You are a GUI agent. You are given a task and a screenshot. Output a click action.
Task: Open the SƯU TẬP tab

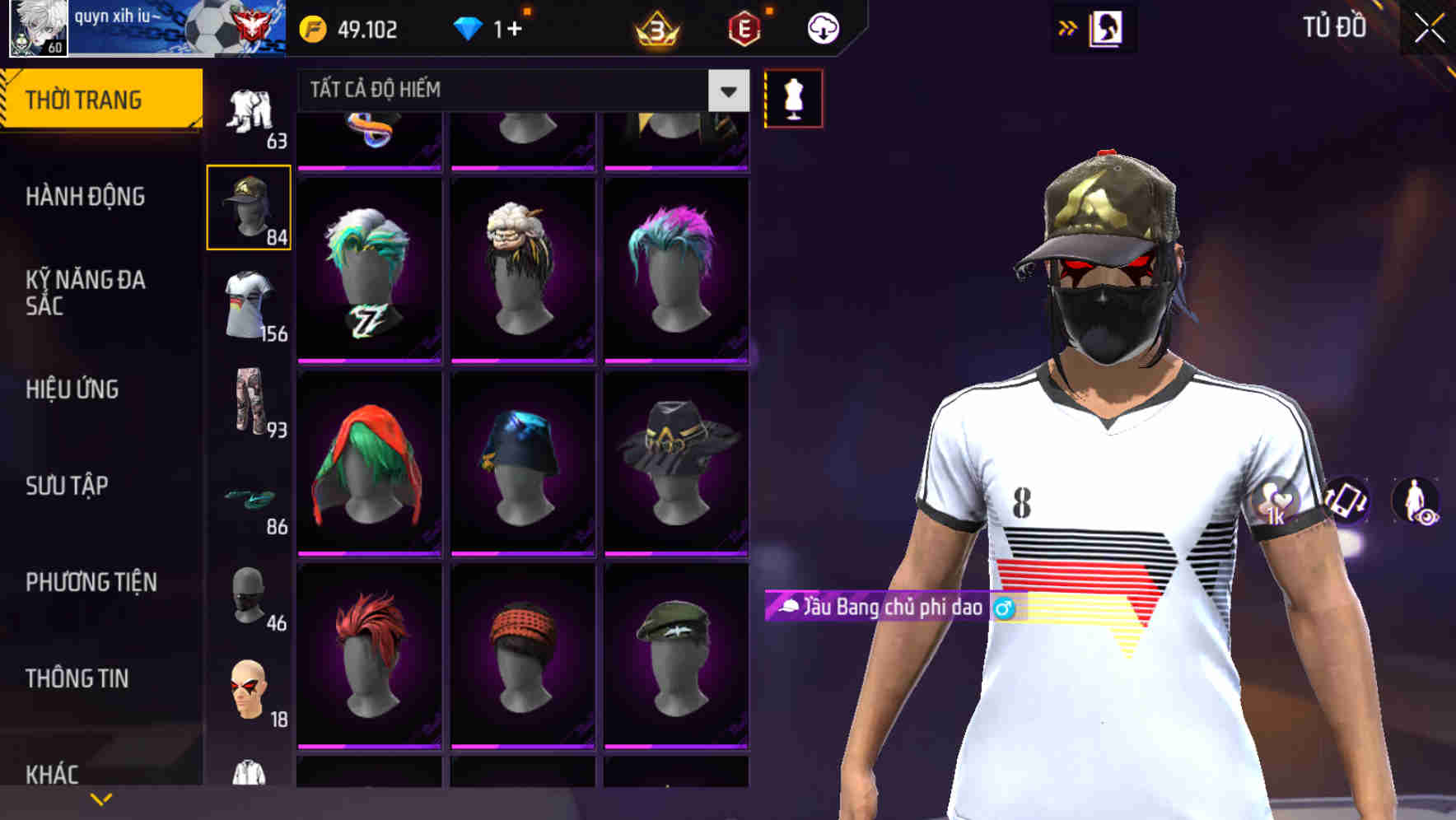click(x=68, y=487)
